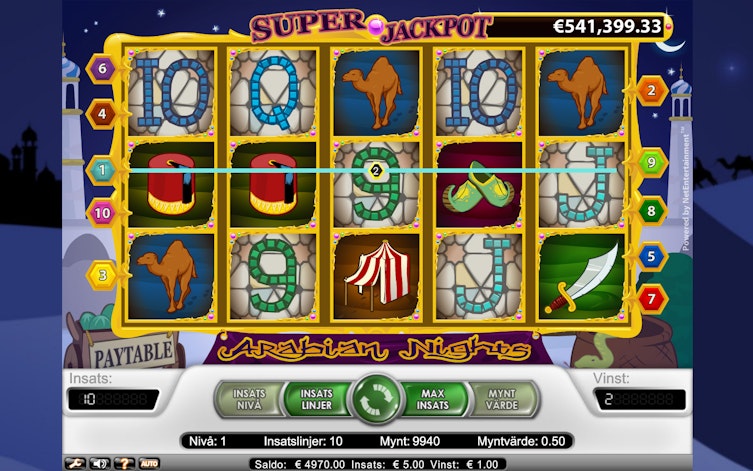This screenshot has width=753, height=471.
Task: Open settings with the wrench icon
Action: click(x=73, y=463)
